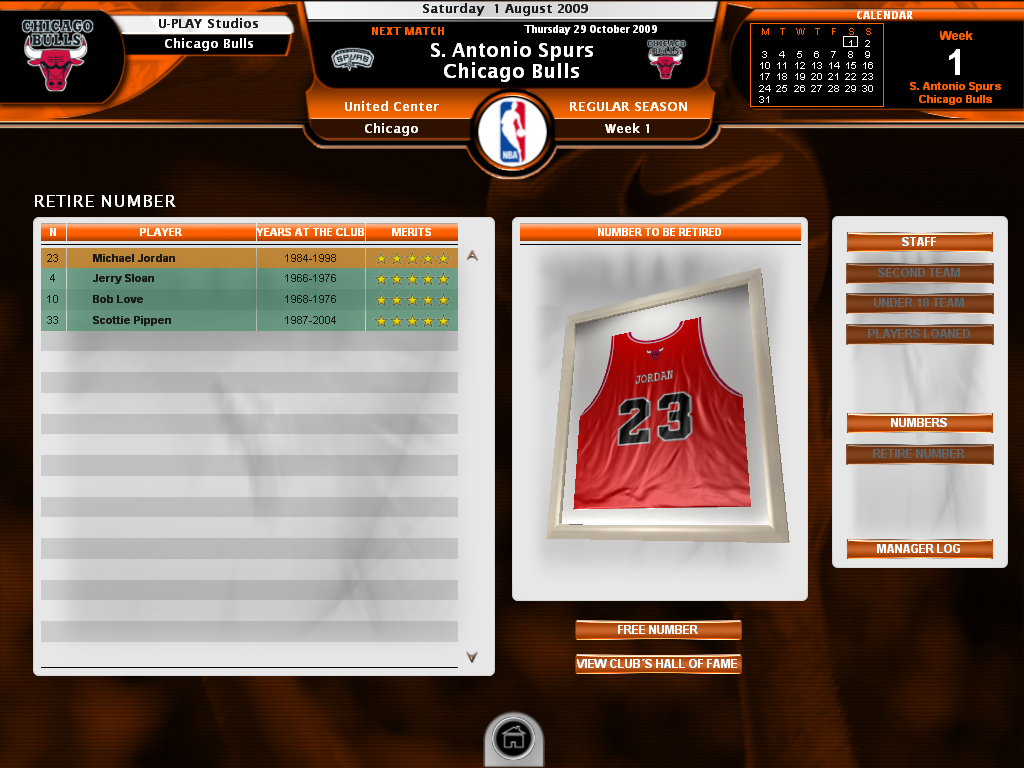Sort by the Merits column header
1024x768 pixels.
coord(411,232)
